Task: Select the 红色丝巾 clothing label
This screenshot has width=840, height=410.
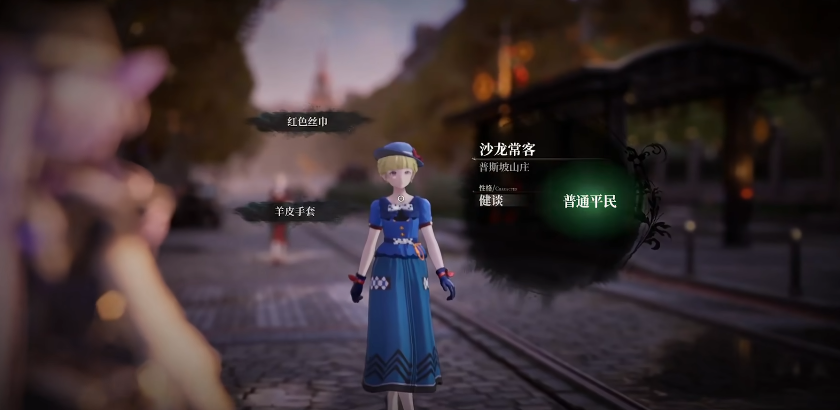Action: (307, 121)
